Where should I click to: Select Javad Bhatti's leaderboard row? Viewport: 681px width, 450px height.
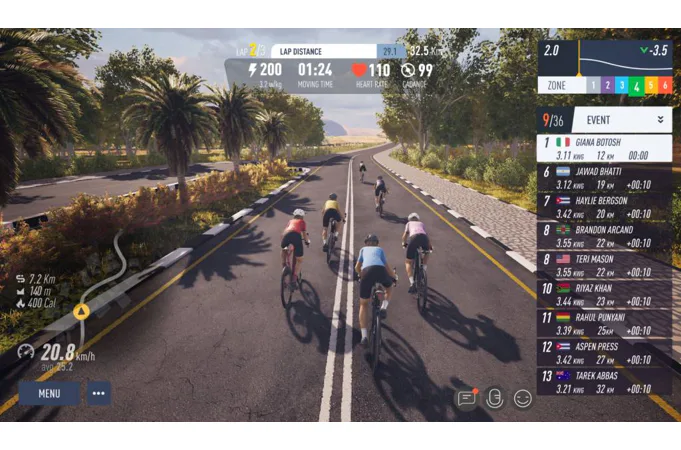pyautogui.click(x=605, y=178)
